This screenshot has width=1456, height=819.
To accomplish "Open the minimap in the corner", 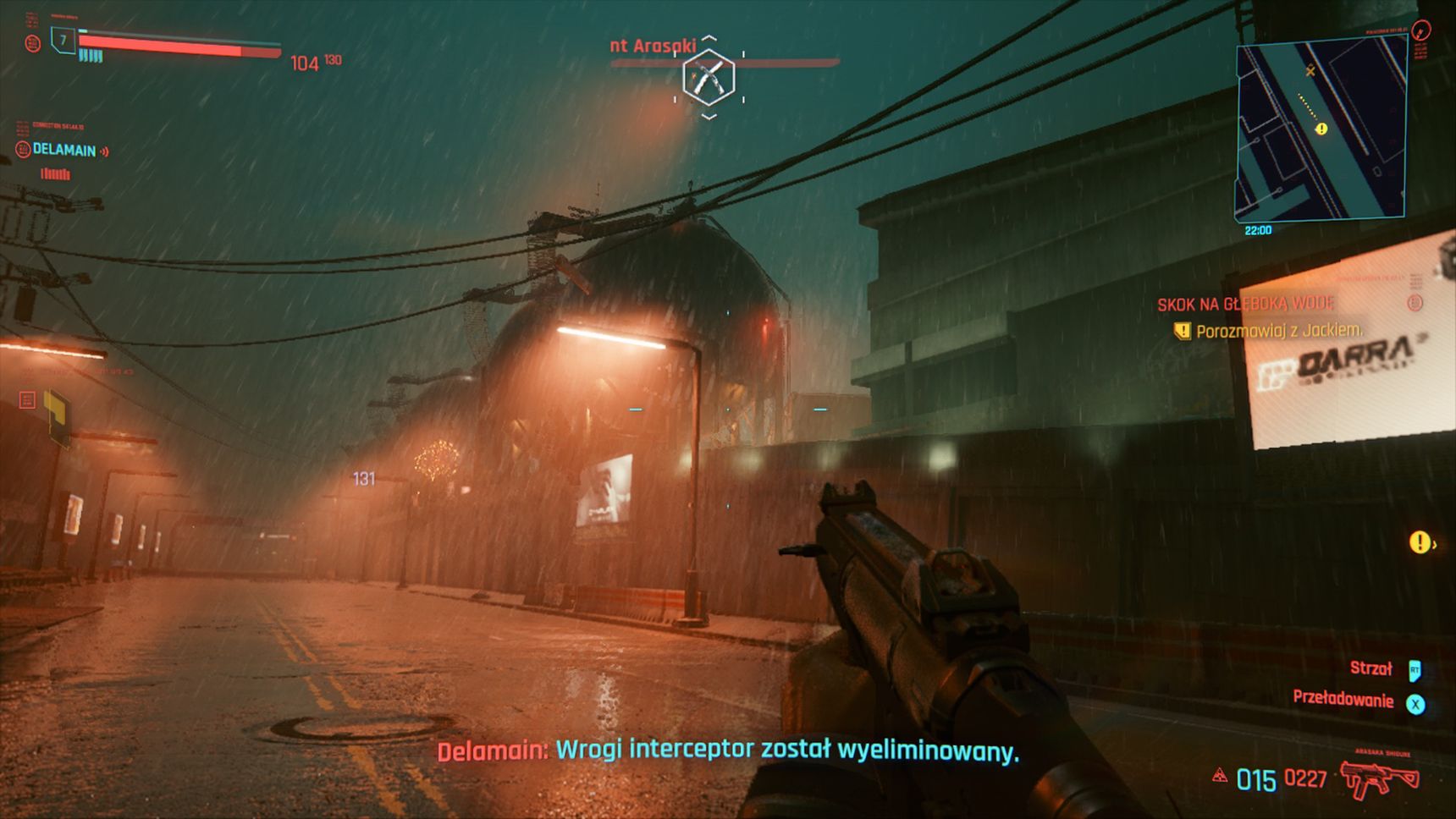I will pos(1321,131).
